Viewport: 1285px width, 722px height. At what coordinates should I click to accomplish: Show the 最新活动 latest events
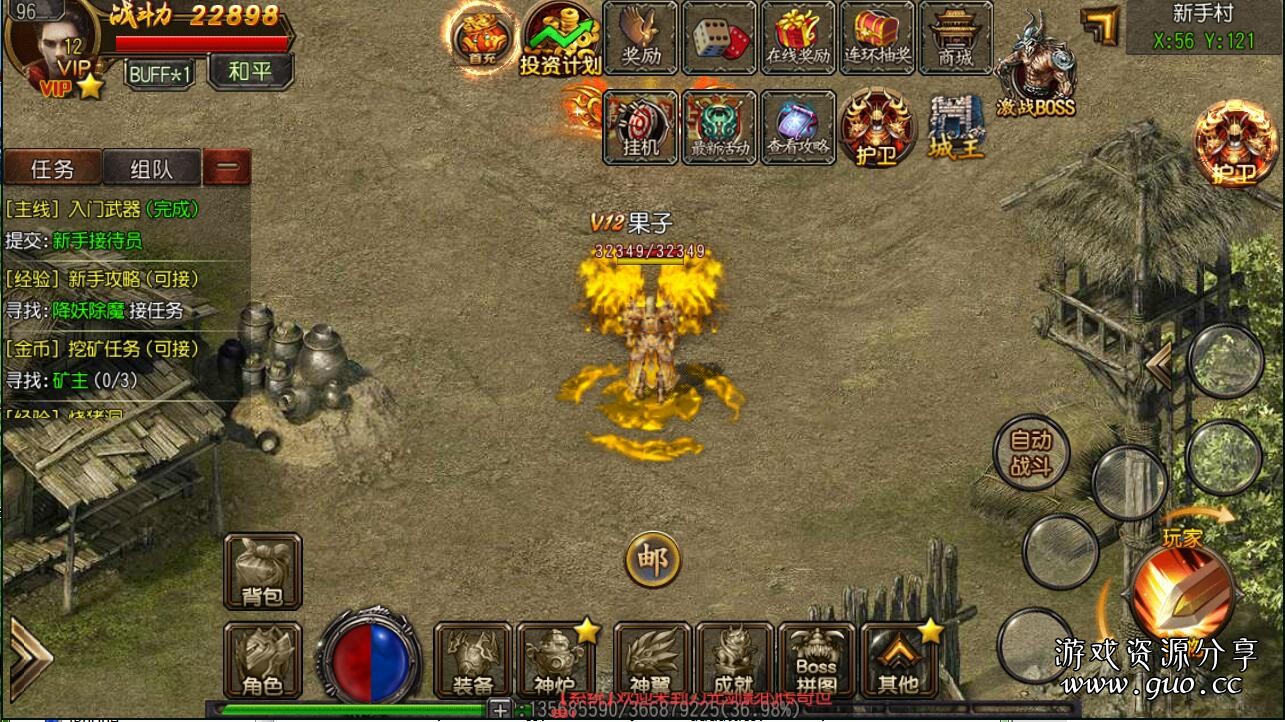(719, 127)
